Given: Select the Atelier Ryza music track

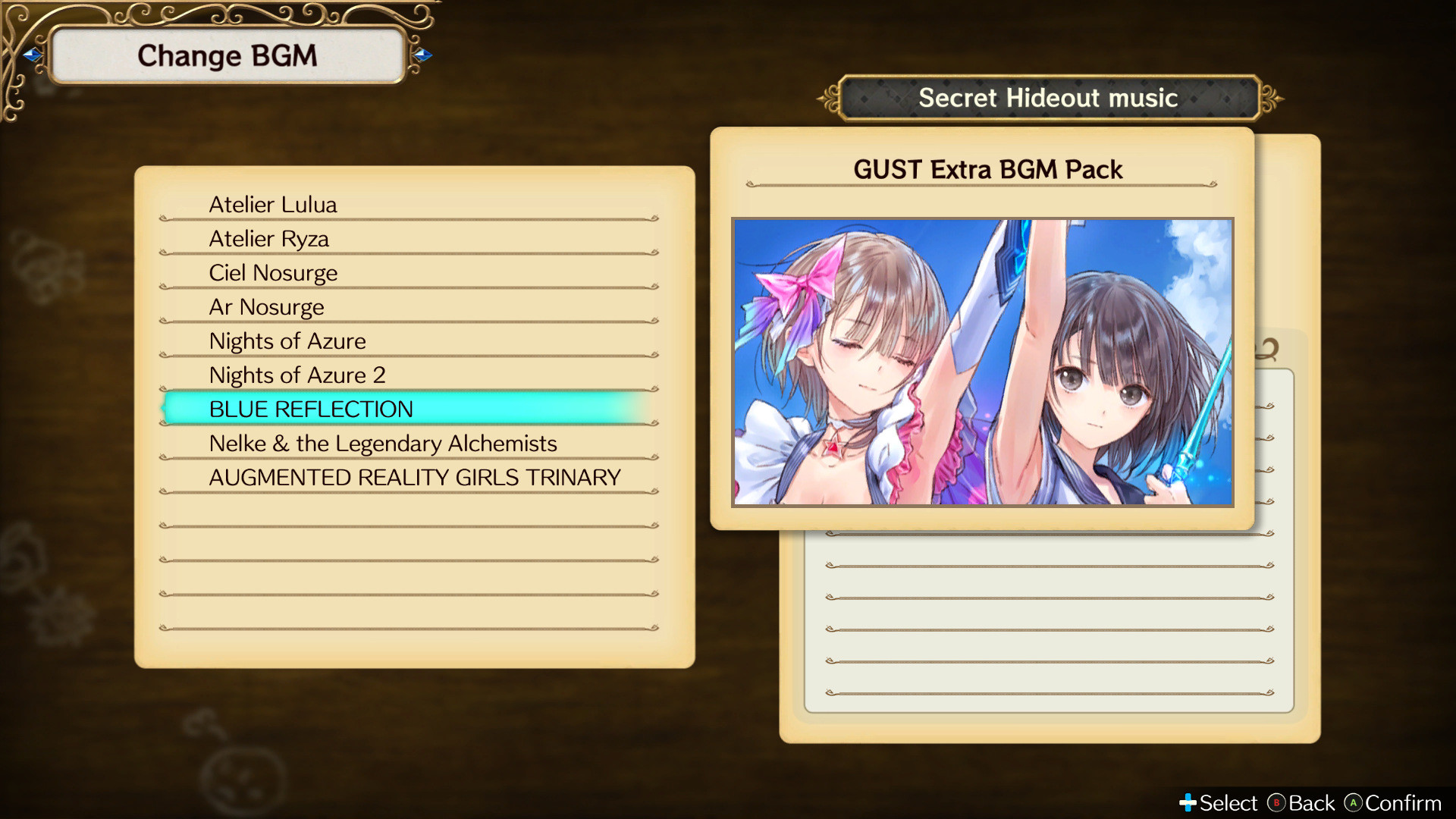Looking at the screenshot, I should 269,238.
